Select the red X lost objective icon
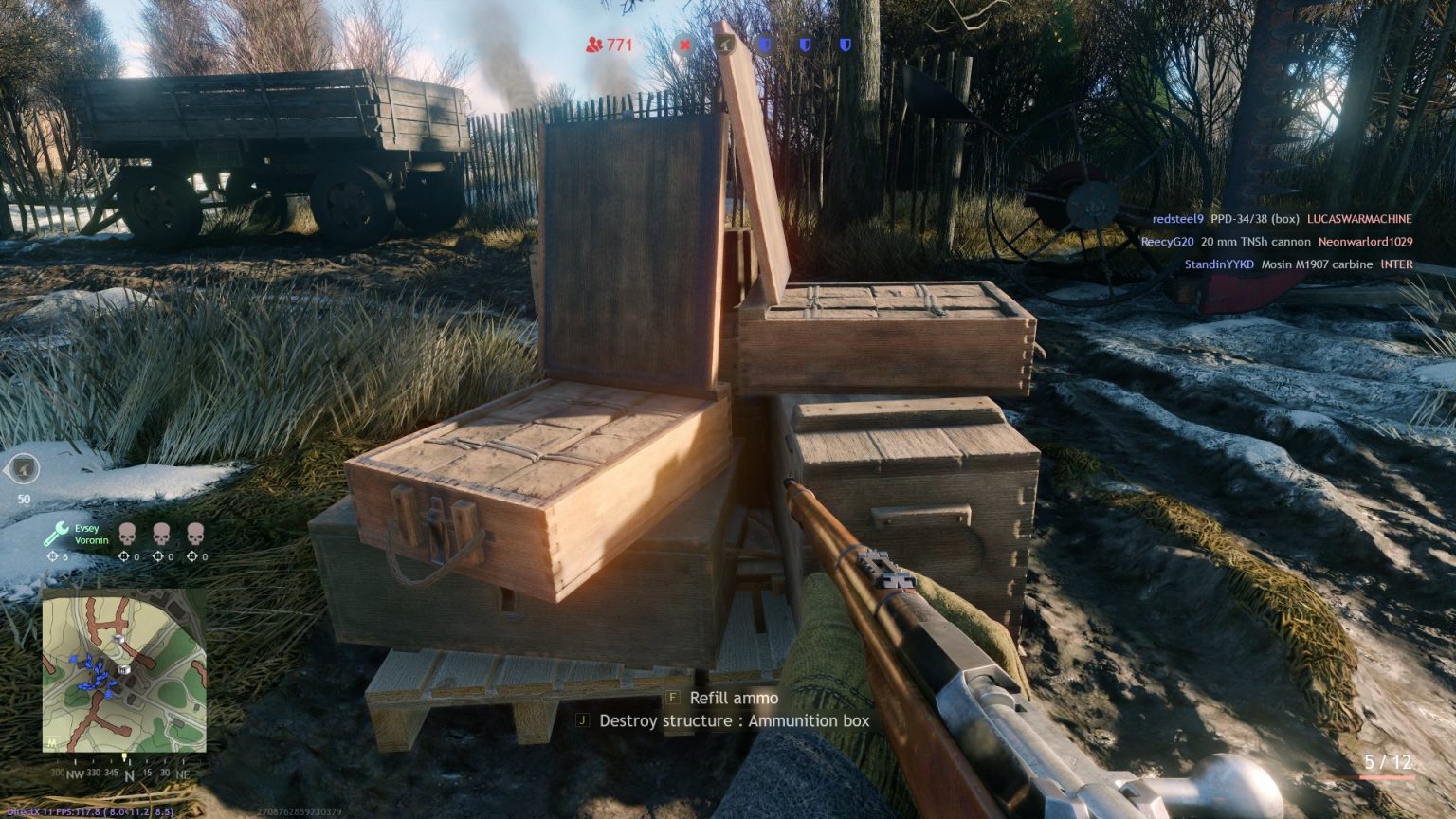The width and height of the screenshot is (1456, 819). click(684, 44)
